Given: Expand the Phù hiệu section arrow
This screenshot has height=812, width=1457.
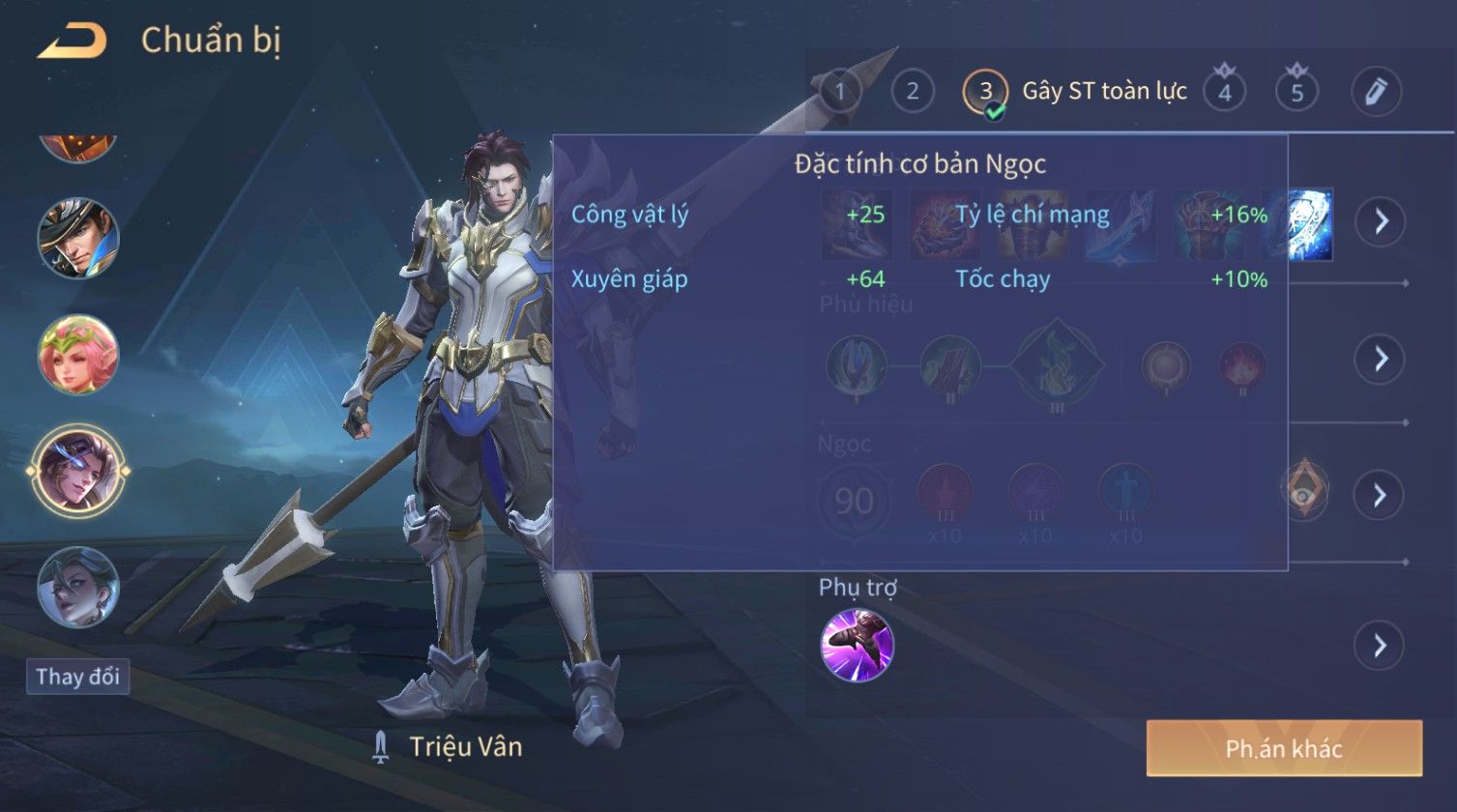Looking at the screenshot, I should 1380,359.
